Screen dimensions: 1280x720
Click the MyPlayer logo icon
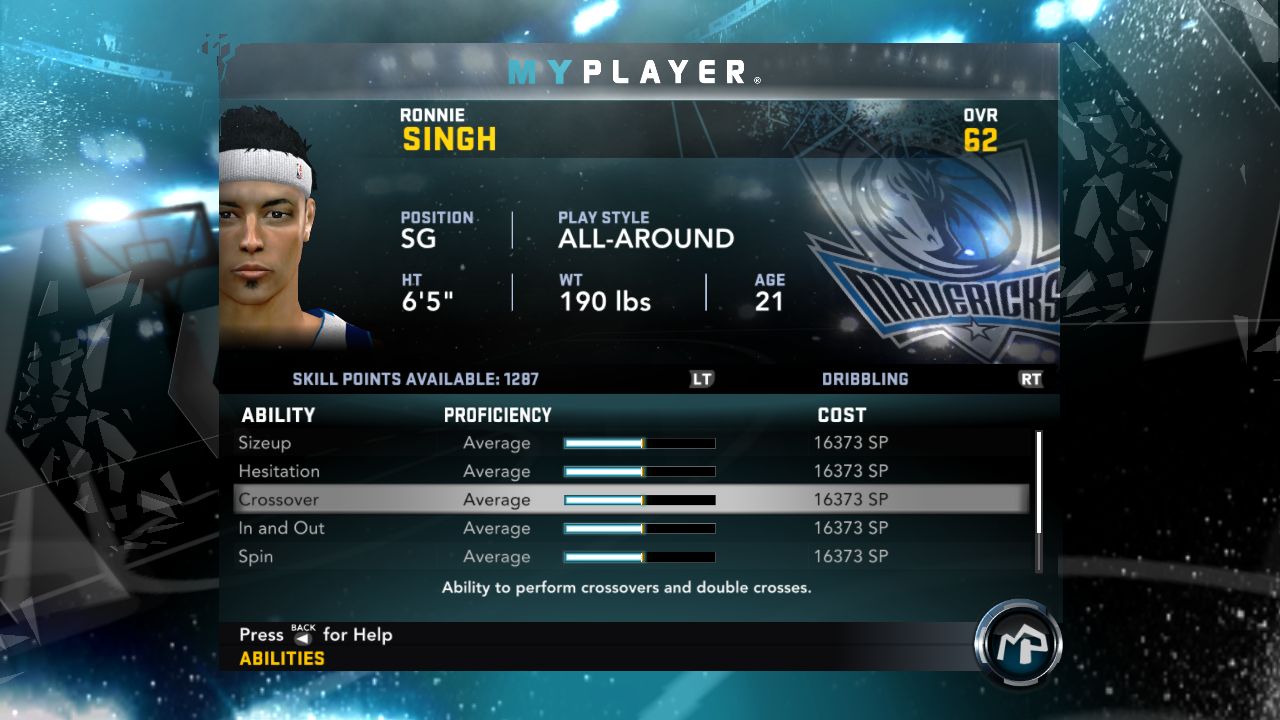pyautogui.click(x=1018, y=645)
